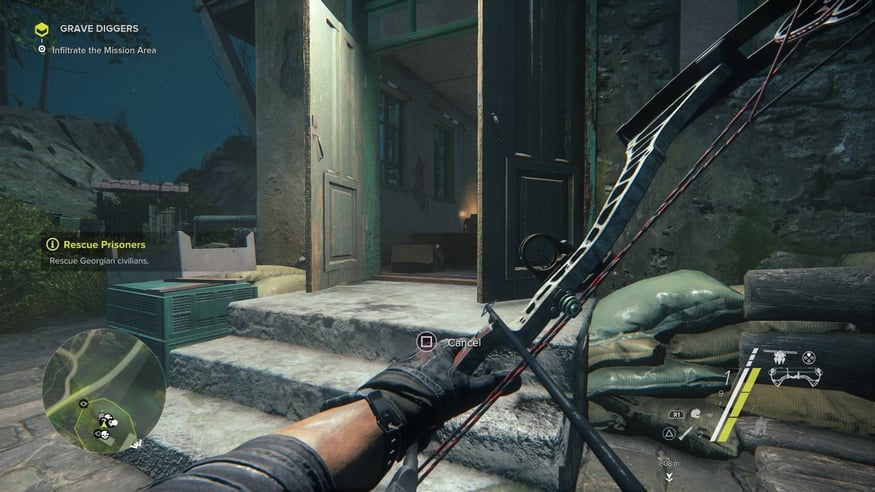875x492 pixels.
Task: Click the eye marker on the minimap
Action: pyautogui.click(x=84, y=403)
